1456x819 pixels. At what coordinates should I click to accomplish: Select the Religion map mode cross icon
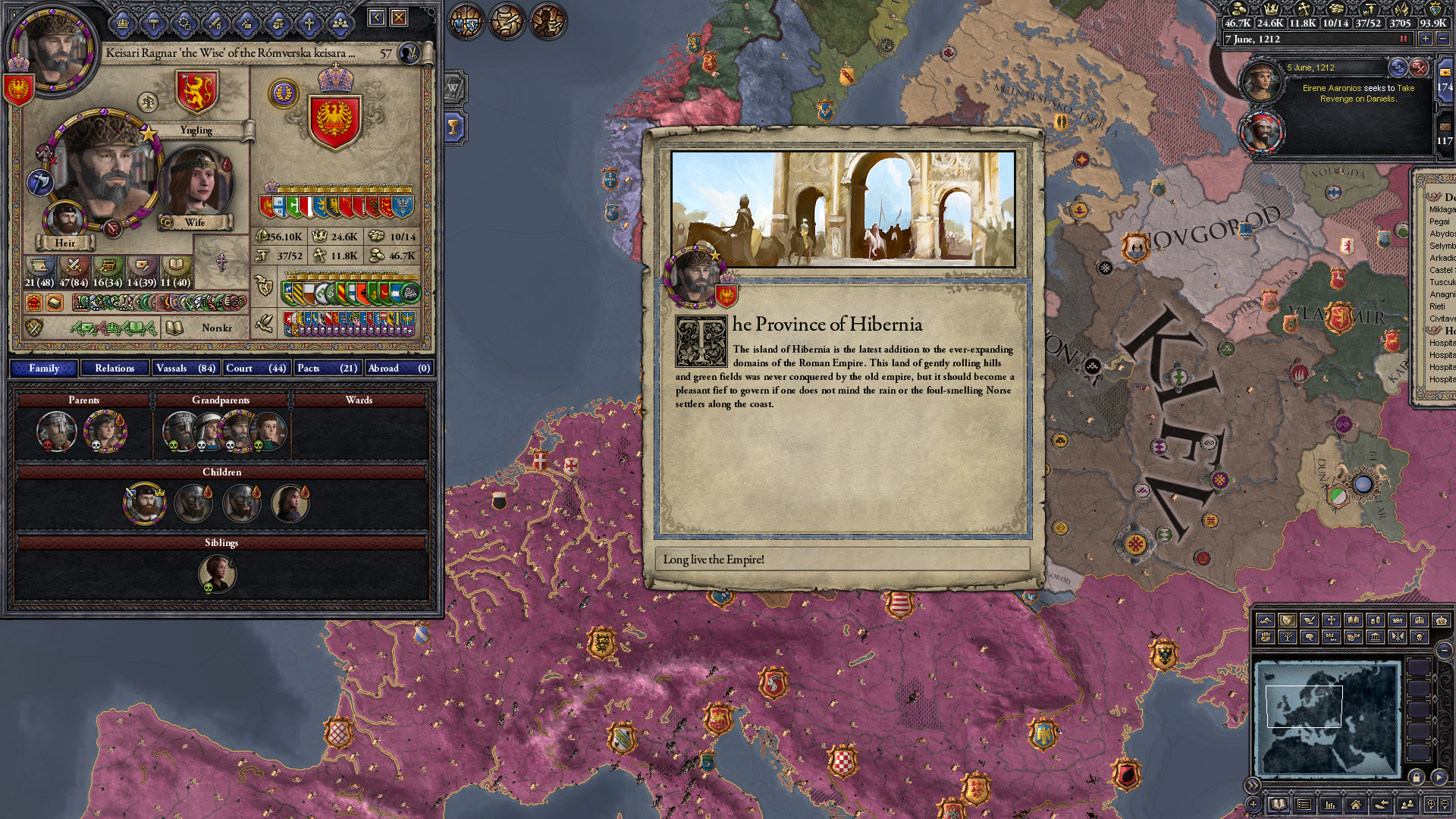[x=1332, y=620]
